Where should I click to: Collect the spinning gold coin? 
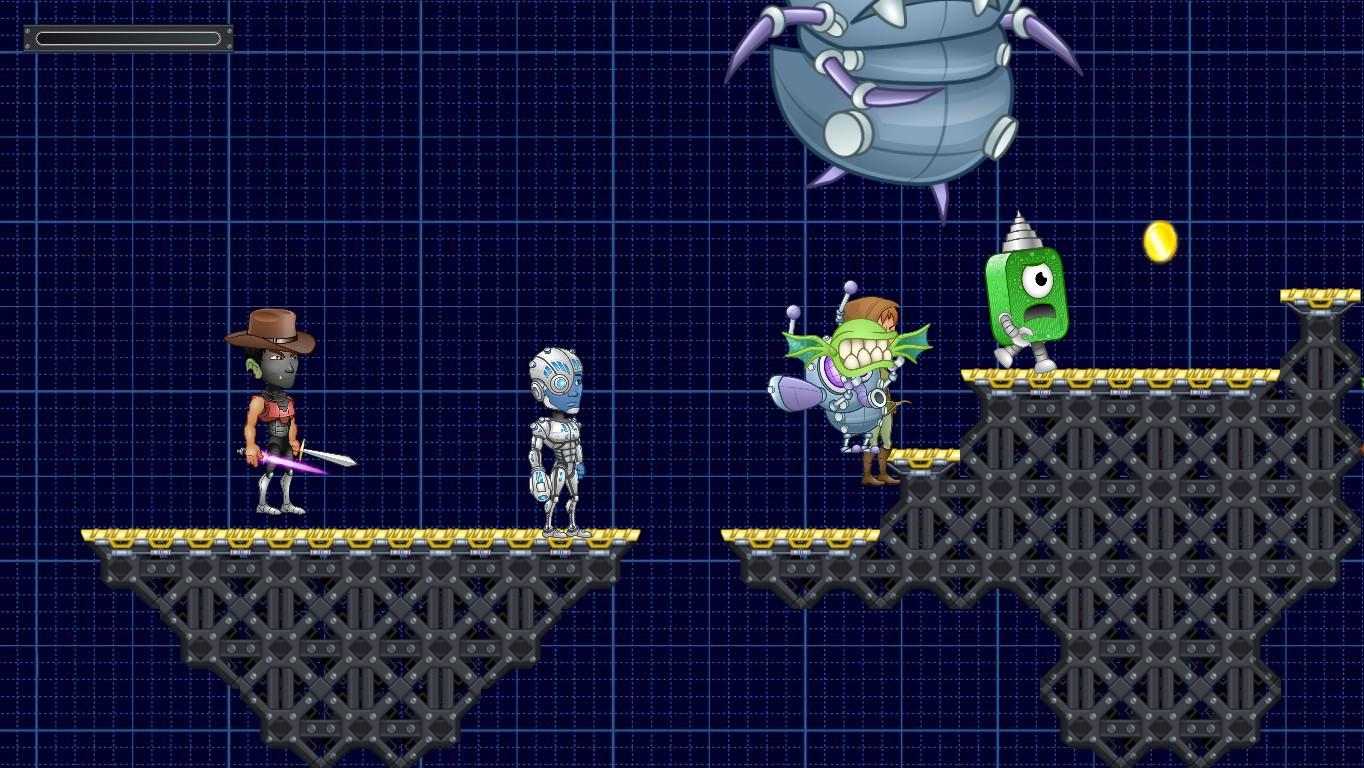coord(1158,240)
